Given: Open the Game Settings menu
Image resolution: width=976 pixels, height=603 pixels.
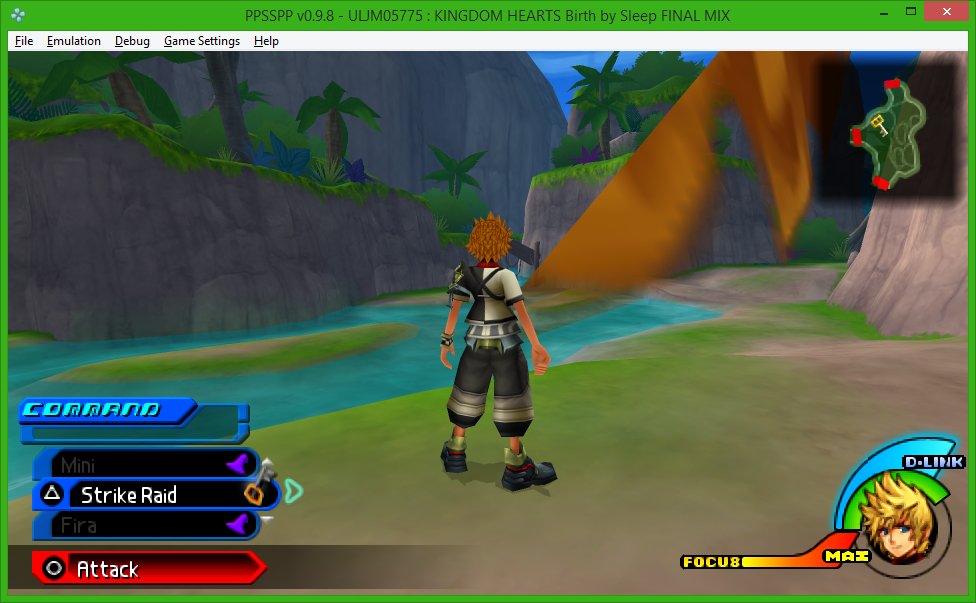Looking at the screenshot, I should pos(202,41).
